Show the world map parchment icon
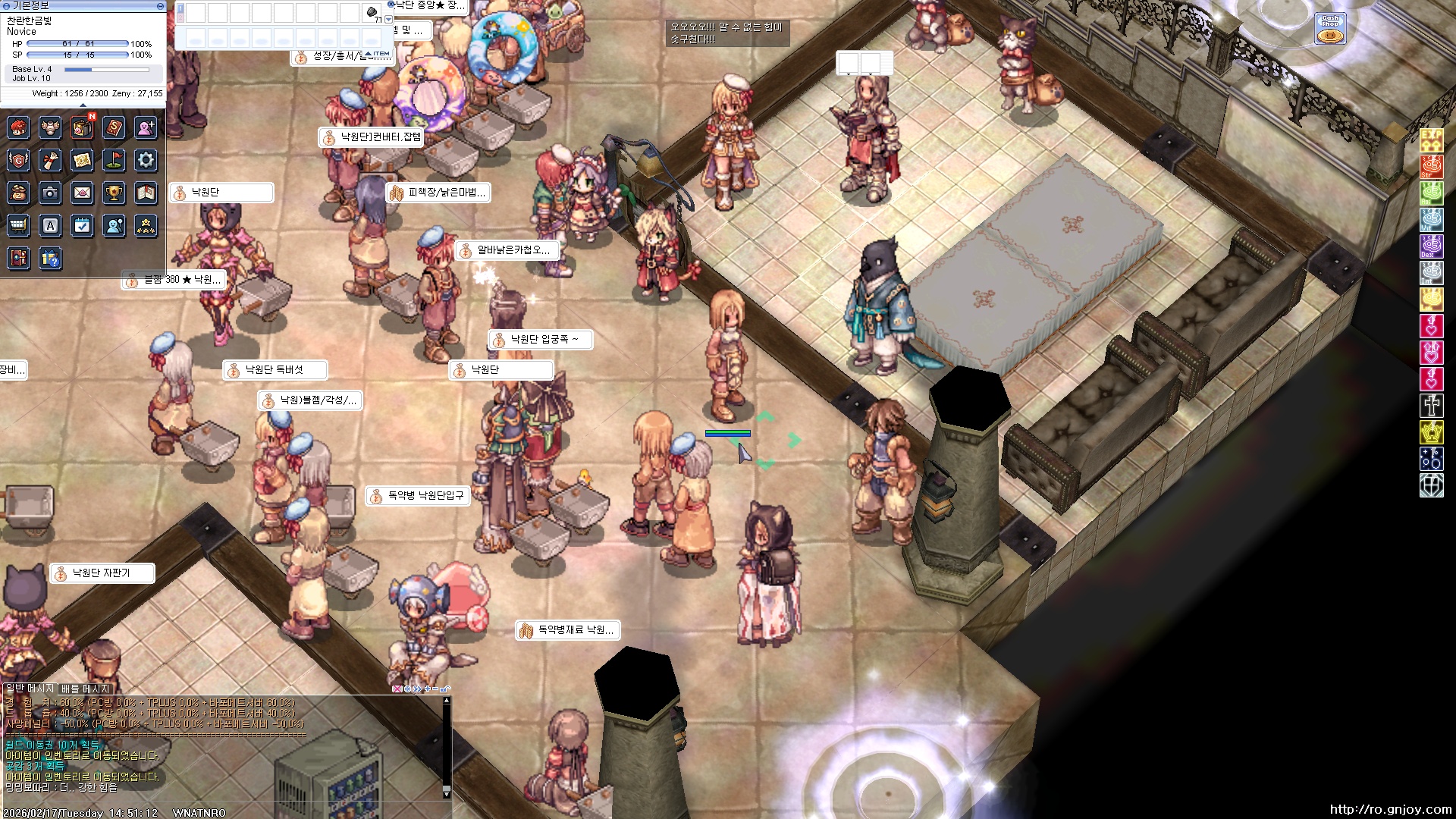The height and width of the screenshot is (819, 1456). [82, 160]
